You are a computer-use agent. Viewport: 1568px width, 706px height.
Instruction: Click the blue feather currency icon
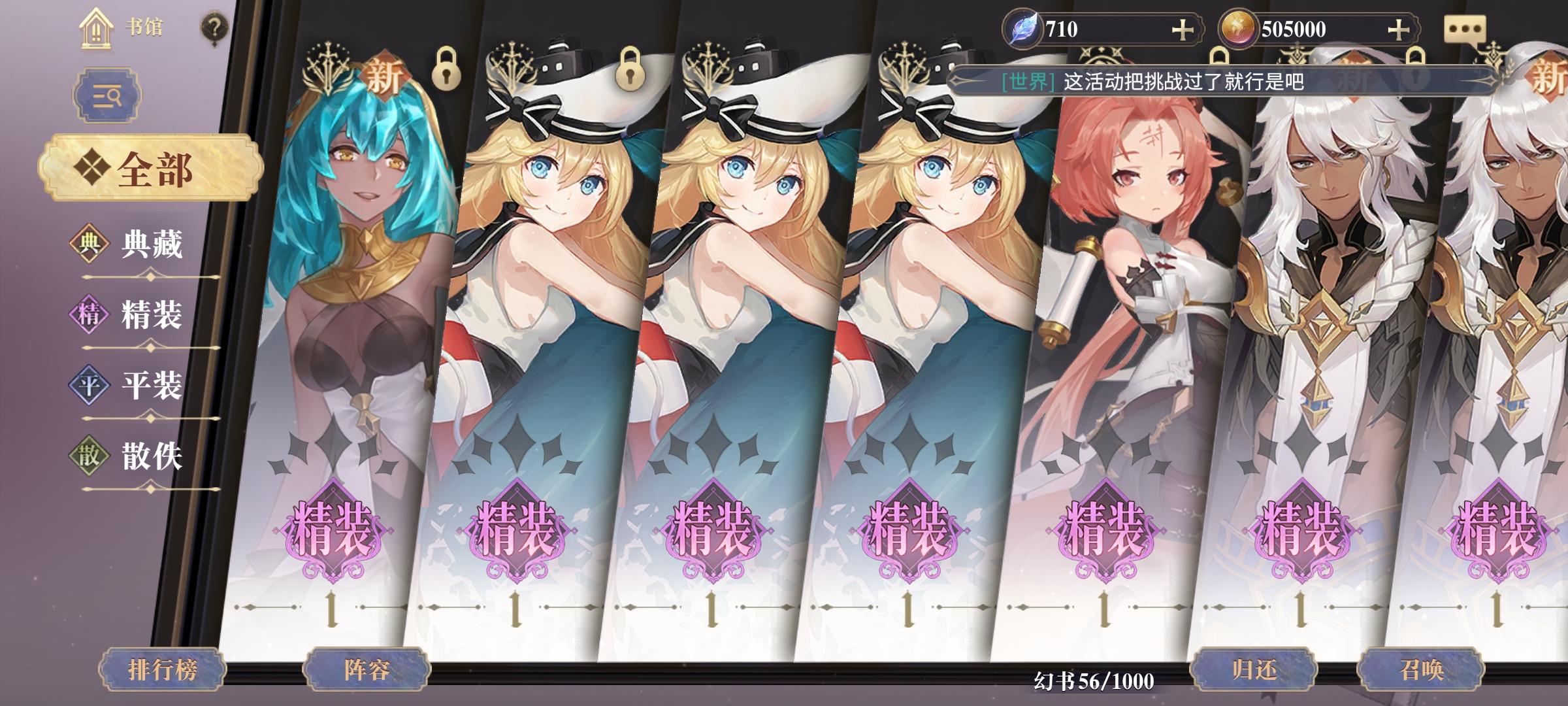pyautogui.click(x=1022, y=27)
